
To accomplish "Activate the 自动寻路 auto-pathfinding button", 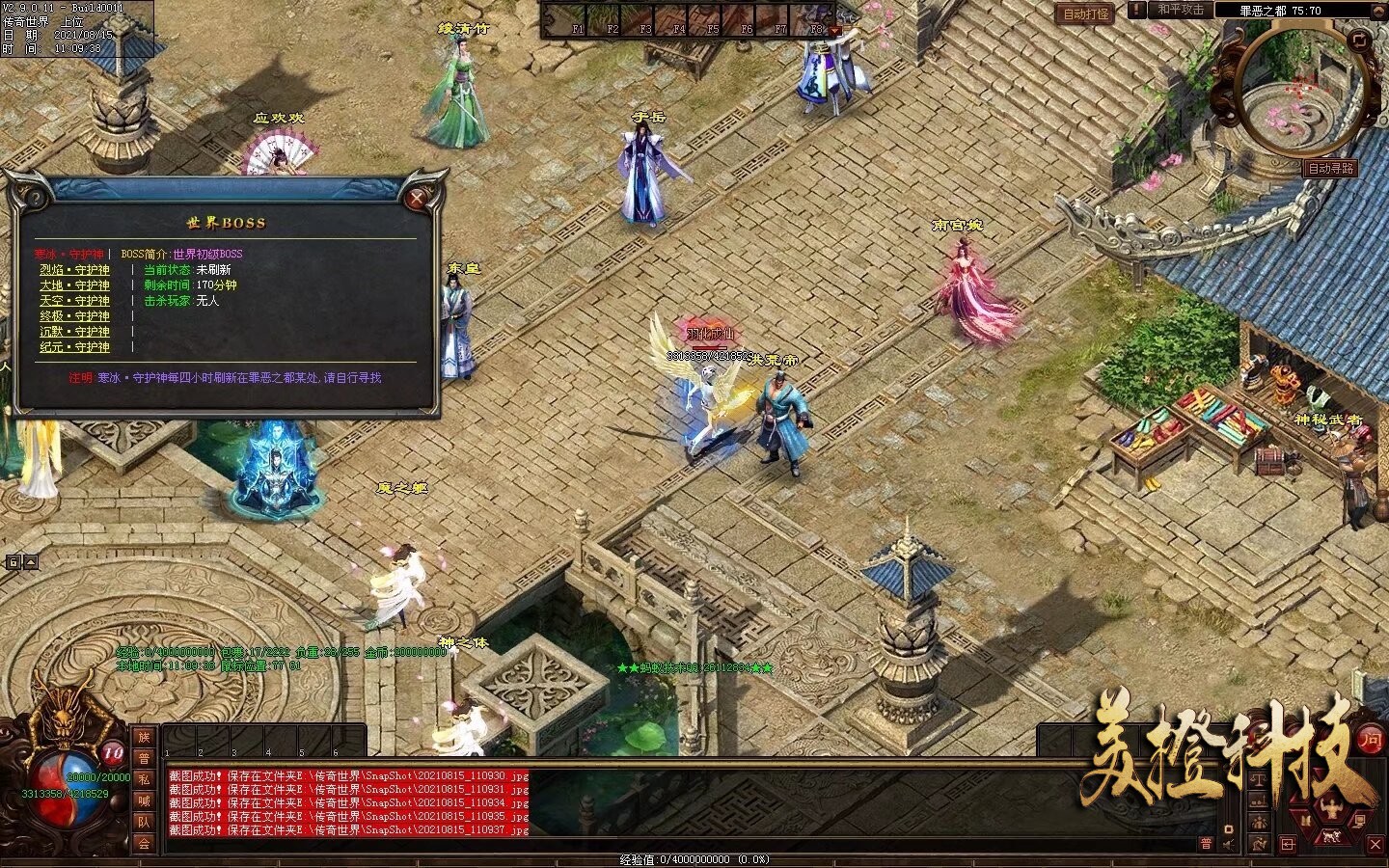I will pos(1331,168).
